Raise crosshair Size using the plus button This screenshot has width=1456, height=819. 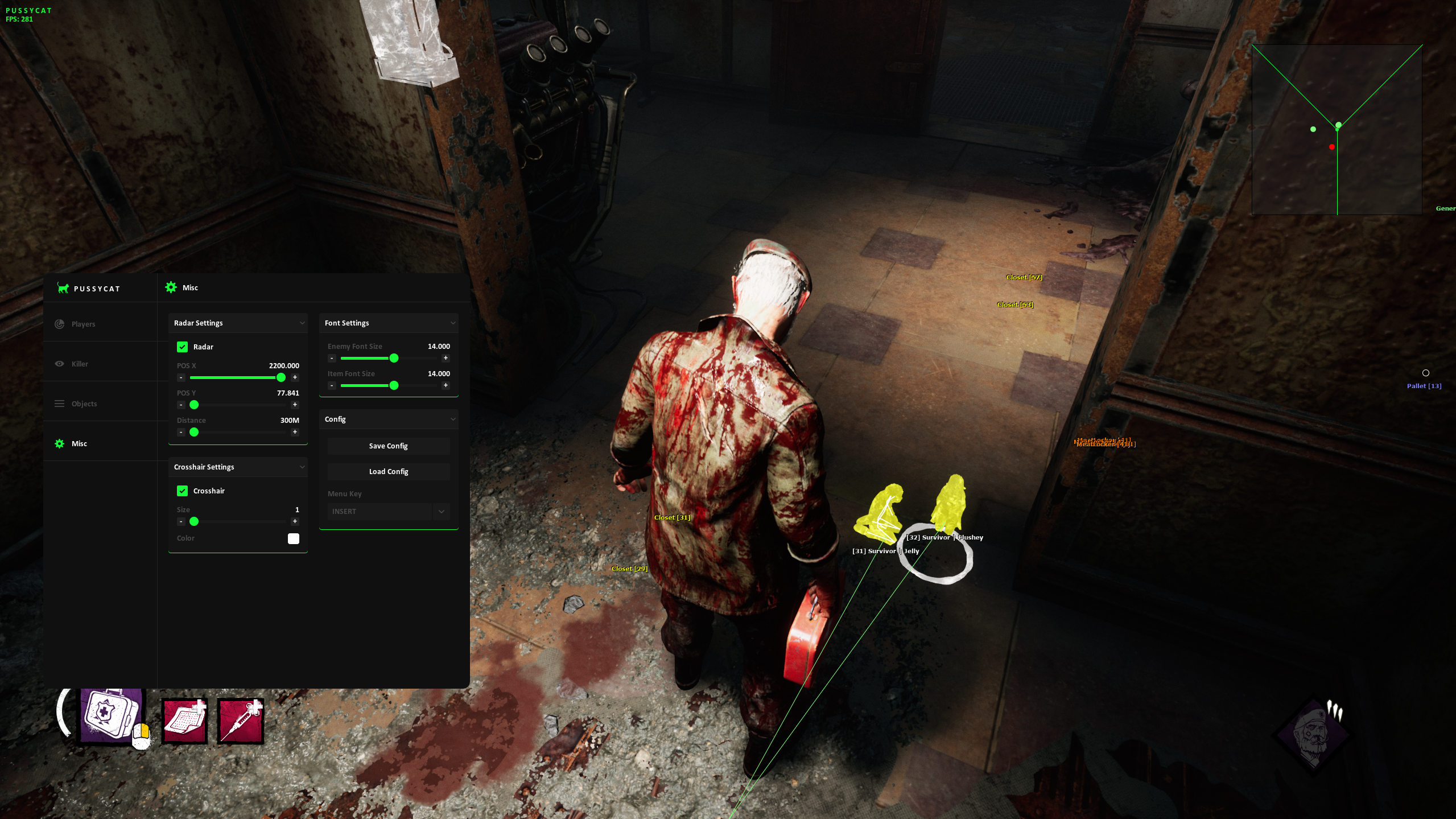(295, 521)
